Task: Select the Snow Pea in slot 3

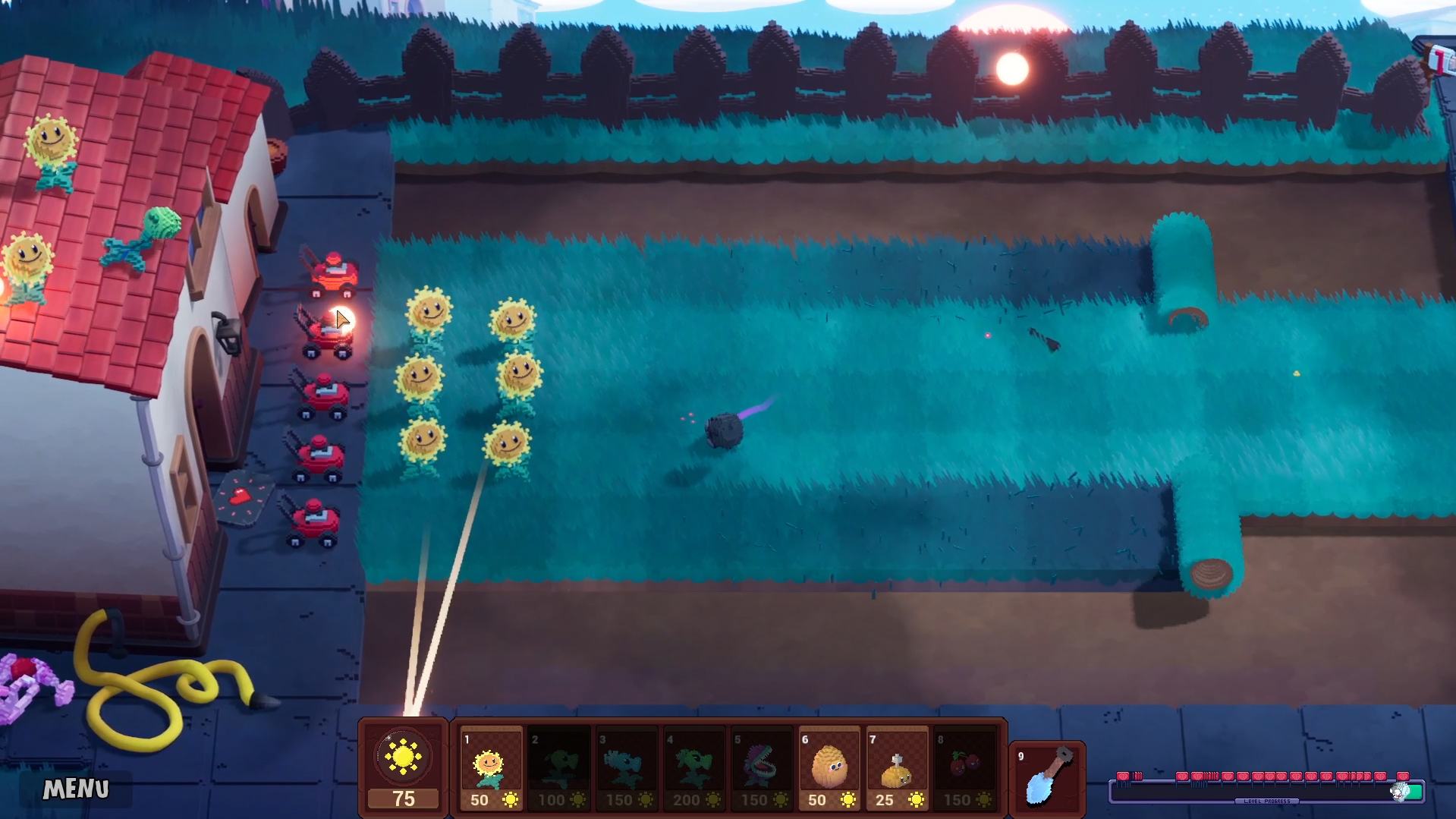Action: (x=625, y=767)
